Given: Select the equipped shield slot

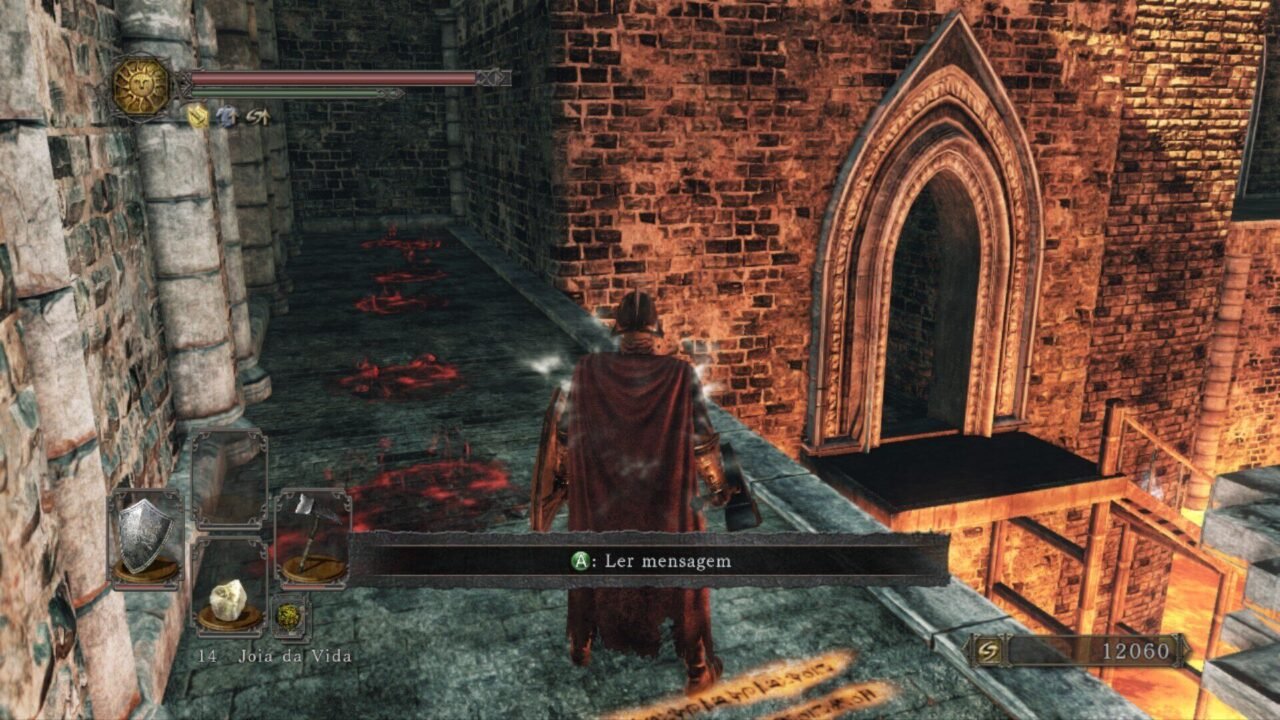Looking at the screenshot, I should coord(146,538).
